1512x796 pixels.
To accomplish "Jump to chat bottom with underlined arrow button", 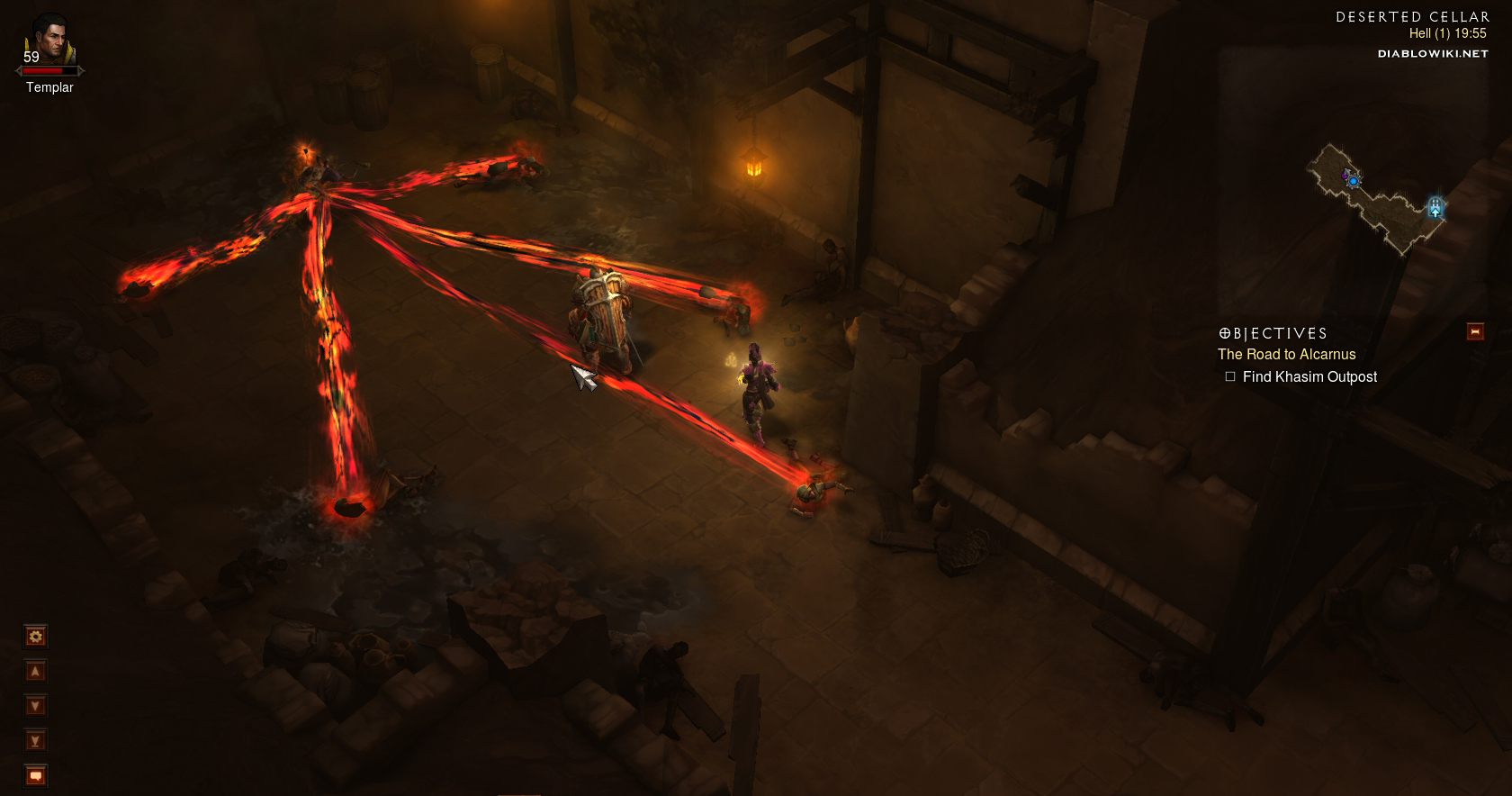I will pyautogui.click(x=35, y=741).
